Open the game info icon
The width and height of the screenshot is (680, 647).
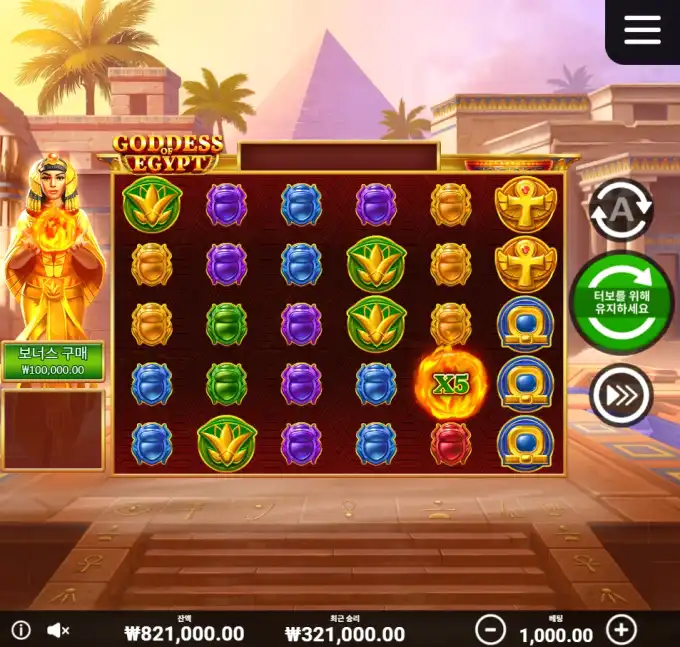(21, 630)
